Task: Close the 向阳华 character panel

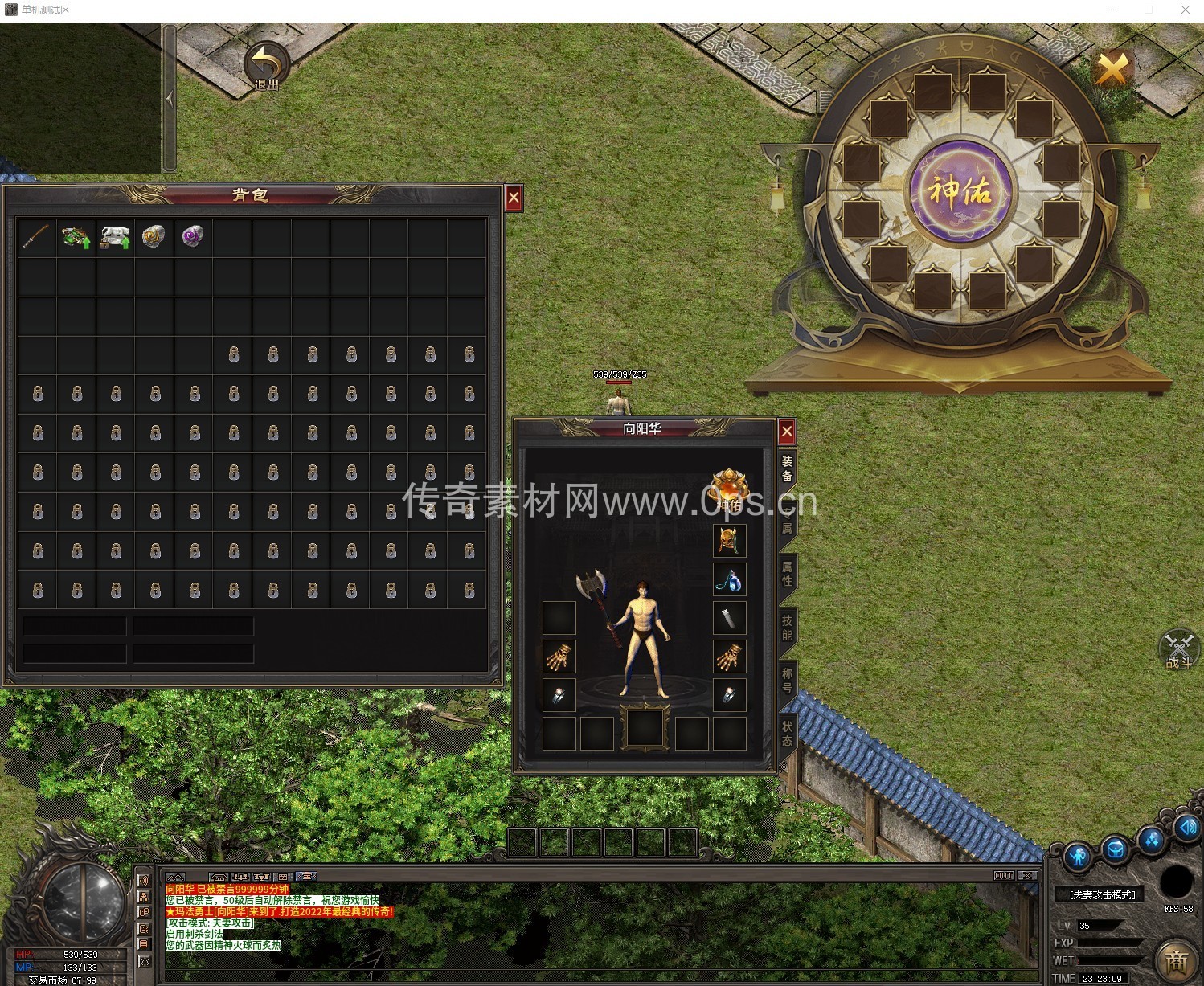Action: (x=787, y=432)
